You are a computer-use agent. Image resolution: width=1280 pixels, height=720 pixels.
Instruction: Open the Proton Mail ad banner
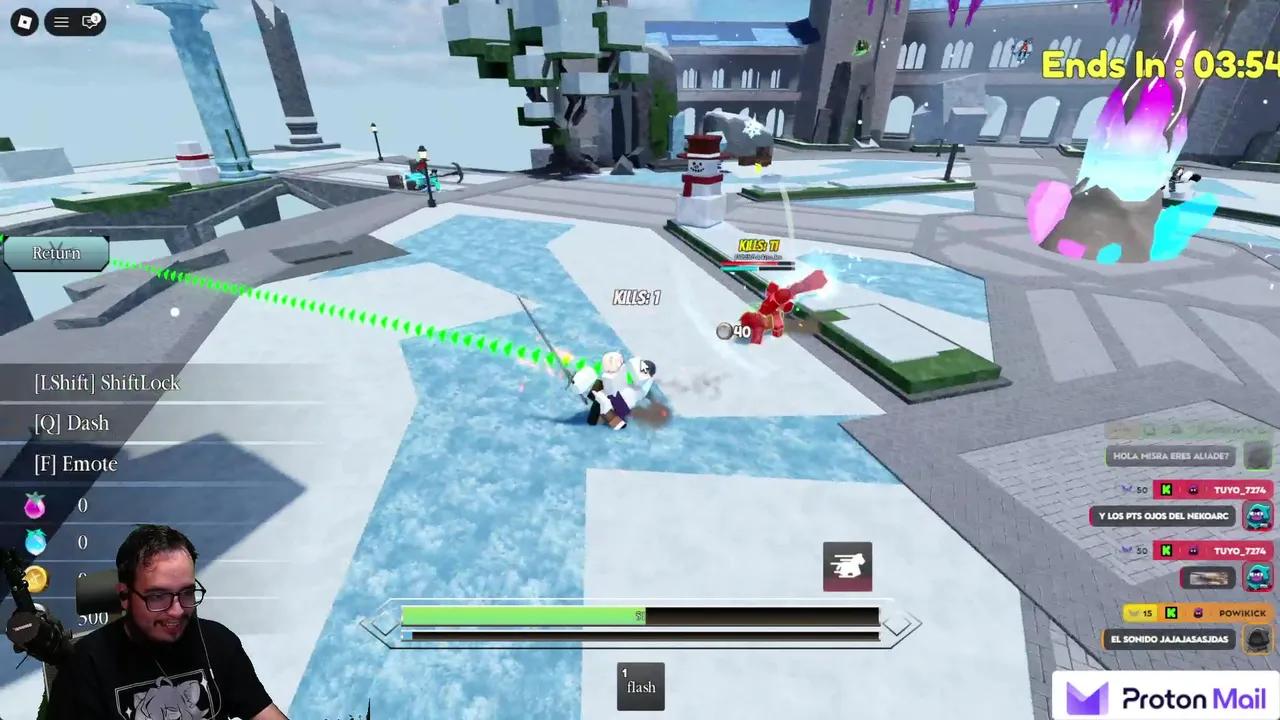pos(1167,697)
